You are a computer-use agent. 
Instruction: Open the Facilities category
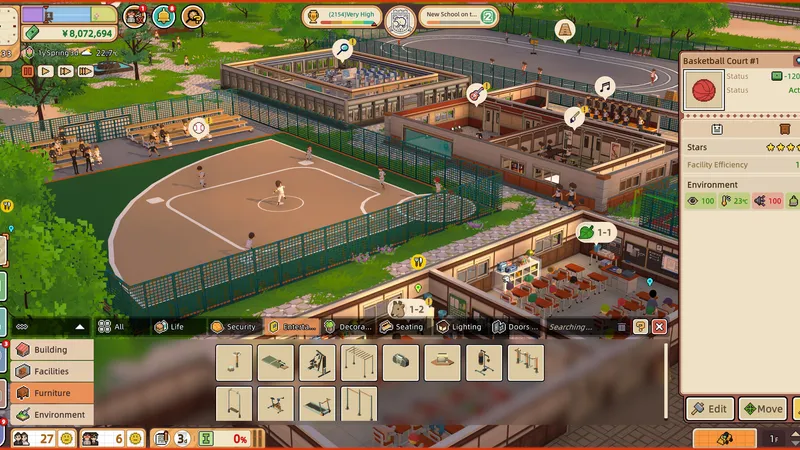click(x=52, y=371)
